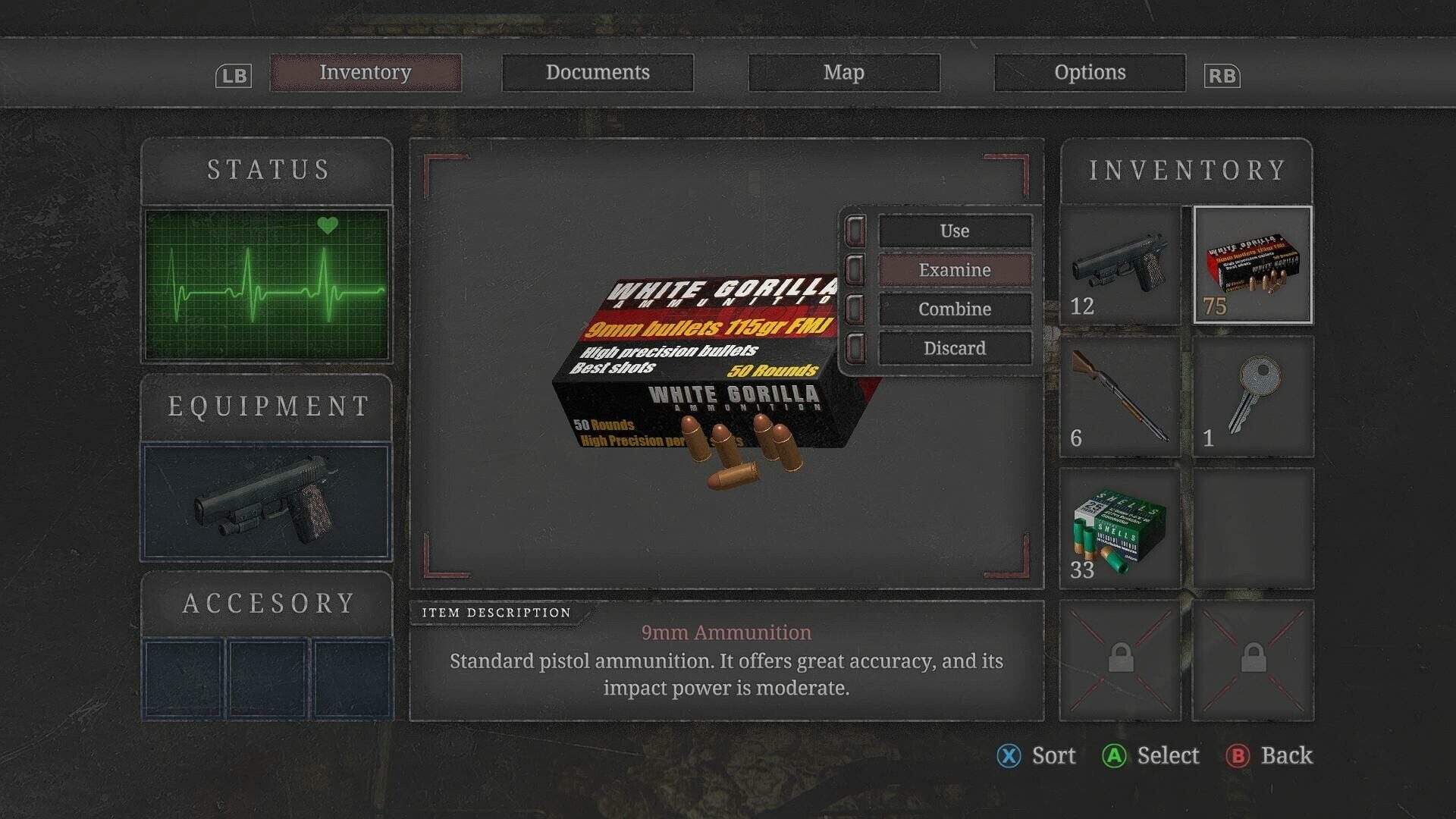Select Examine in the item menu
Image resolution: width=1456 pixels, height=819 pixels.
[954, 270]
